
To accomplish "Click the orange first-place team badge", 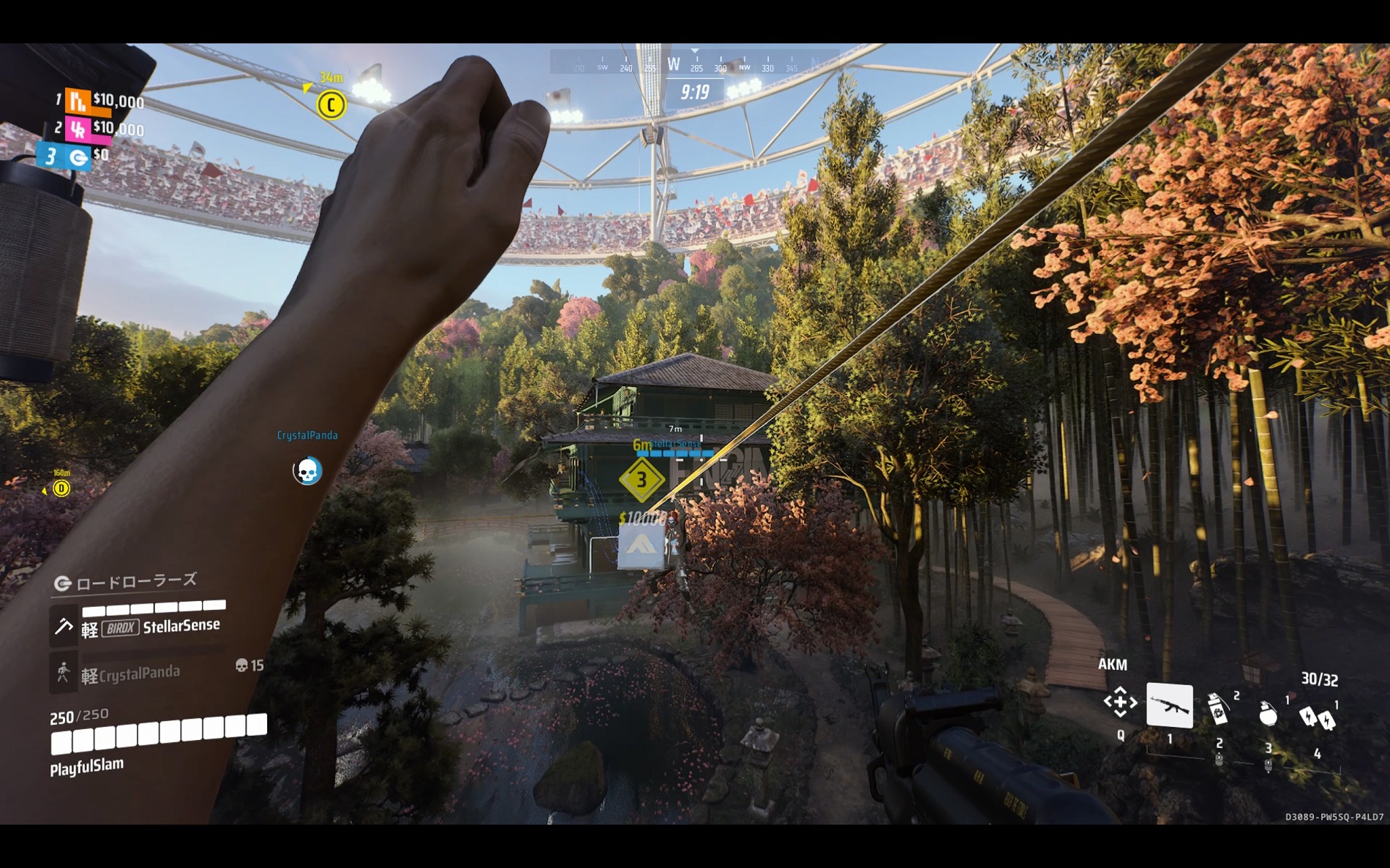I will (x=78, y=101).
